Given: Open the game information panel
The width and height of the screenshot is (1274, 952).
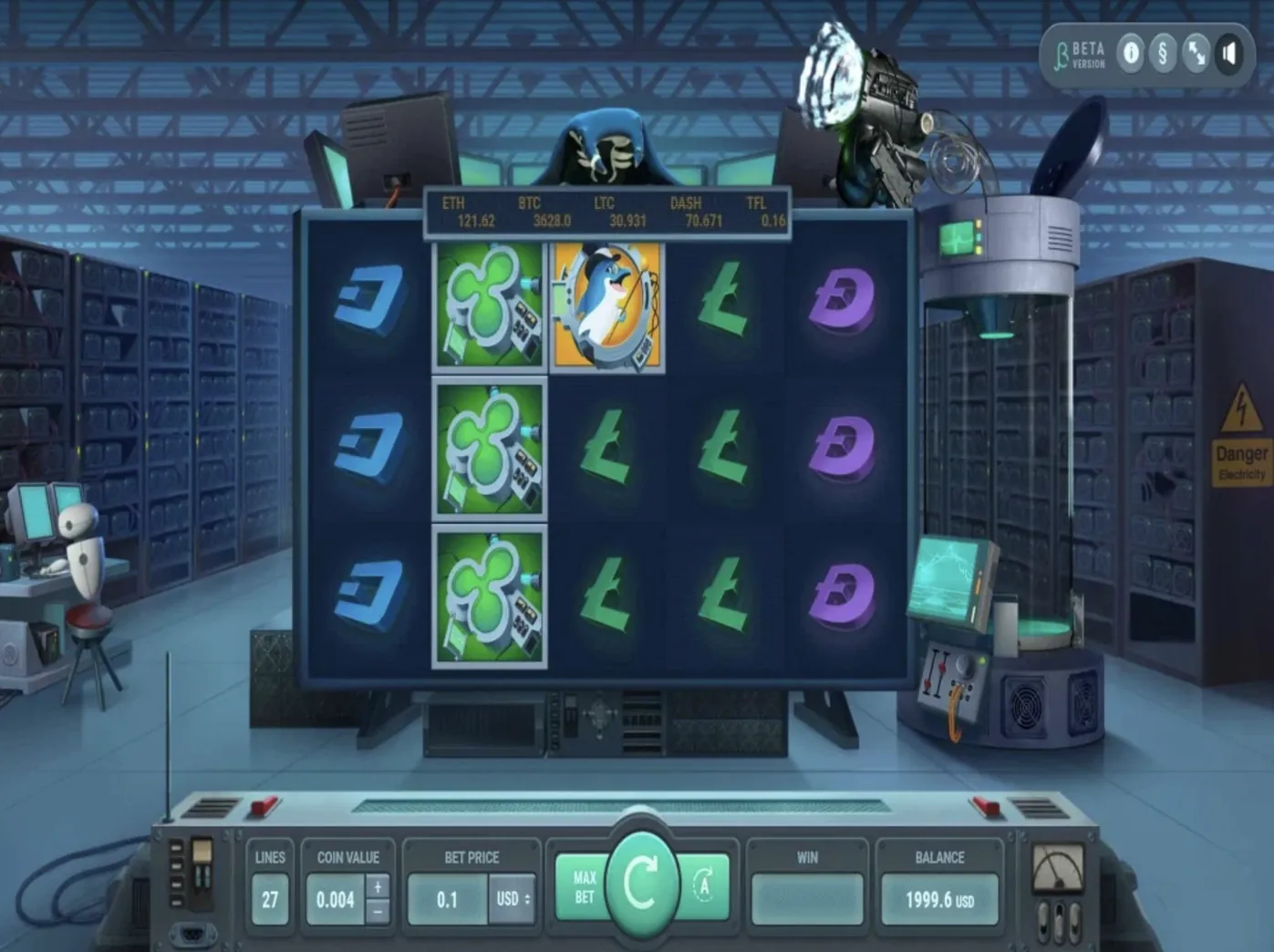Looking at the screenshot, I should click(1131, 54).
